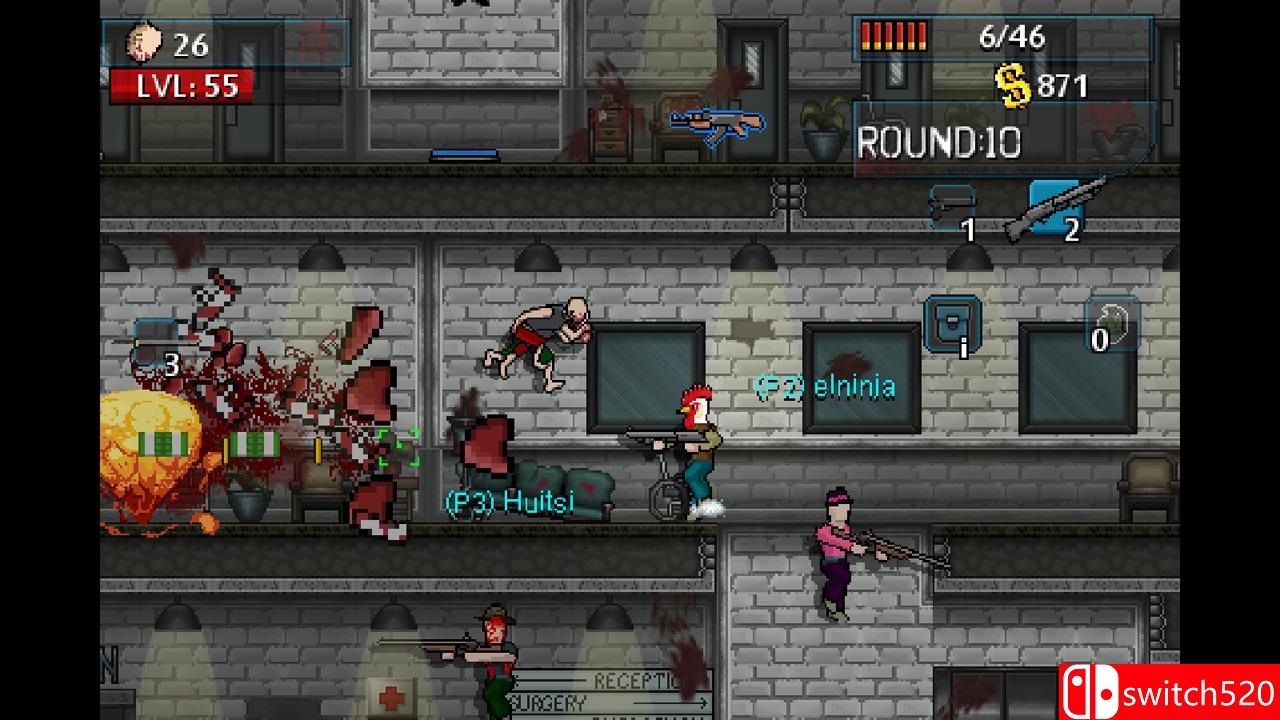Select weapon slot 3
Screen dimensions: 1280x720
155,344
